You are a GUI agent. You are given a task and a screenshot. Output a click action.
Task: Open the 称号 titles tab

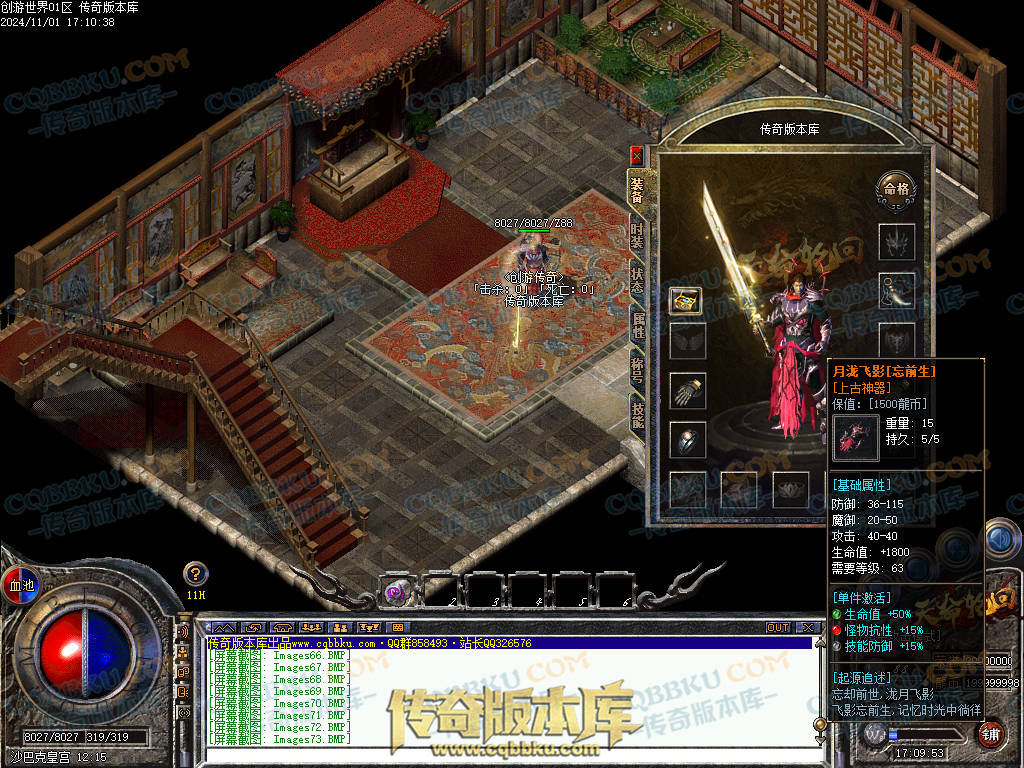[637, 368]
